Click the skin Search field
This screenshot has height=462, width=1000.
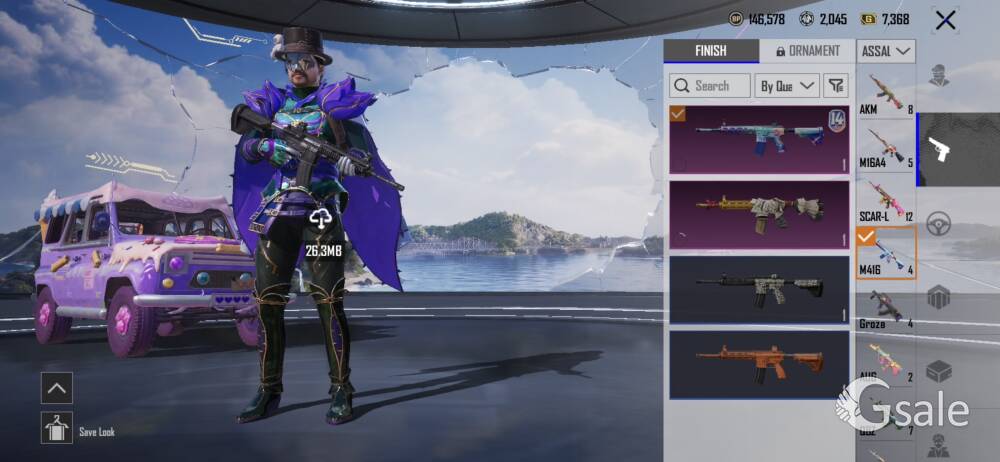tap(710, 86)
